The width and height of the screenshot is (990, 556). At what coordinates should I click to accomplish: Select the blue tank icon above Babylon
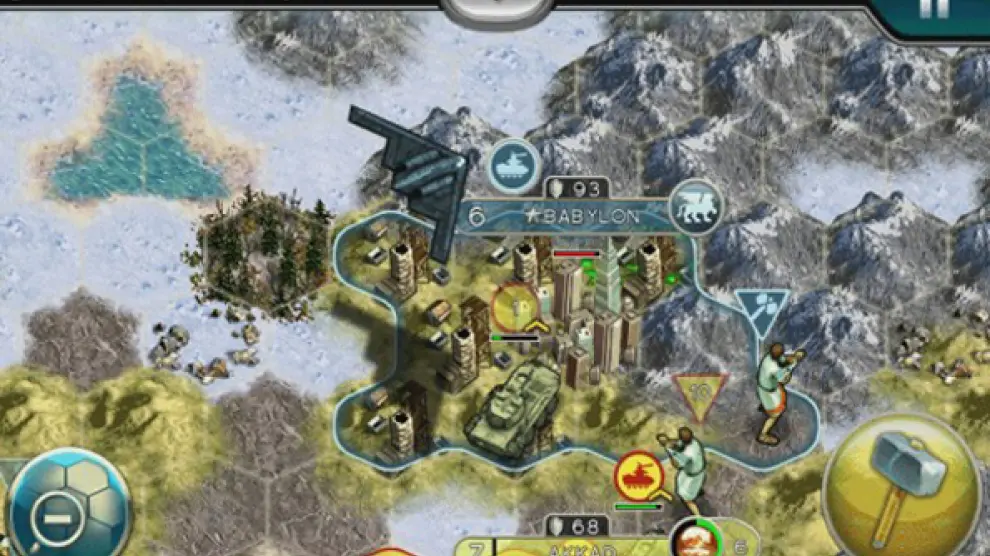[514, 165]
